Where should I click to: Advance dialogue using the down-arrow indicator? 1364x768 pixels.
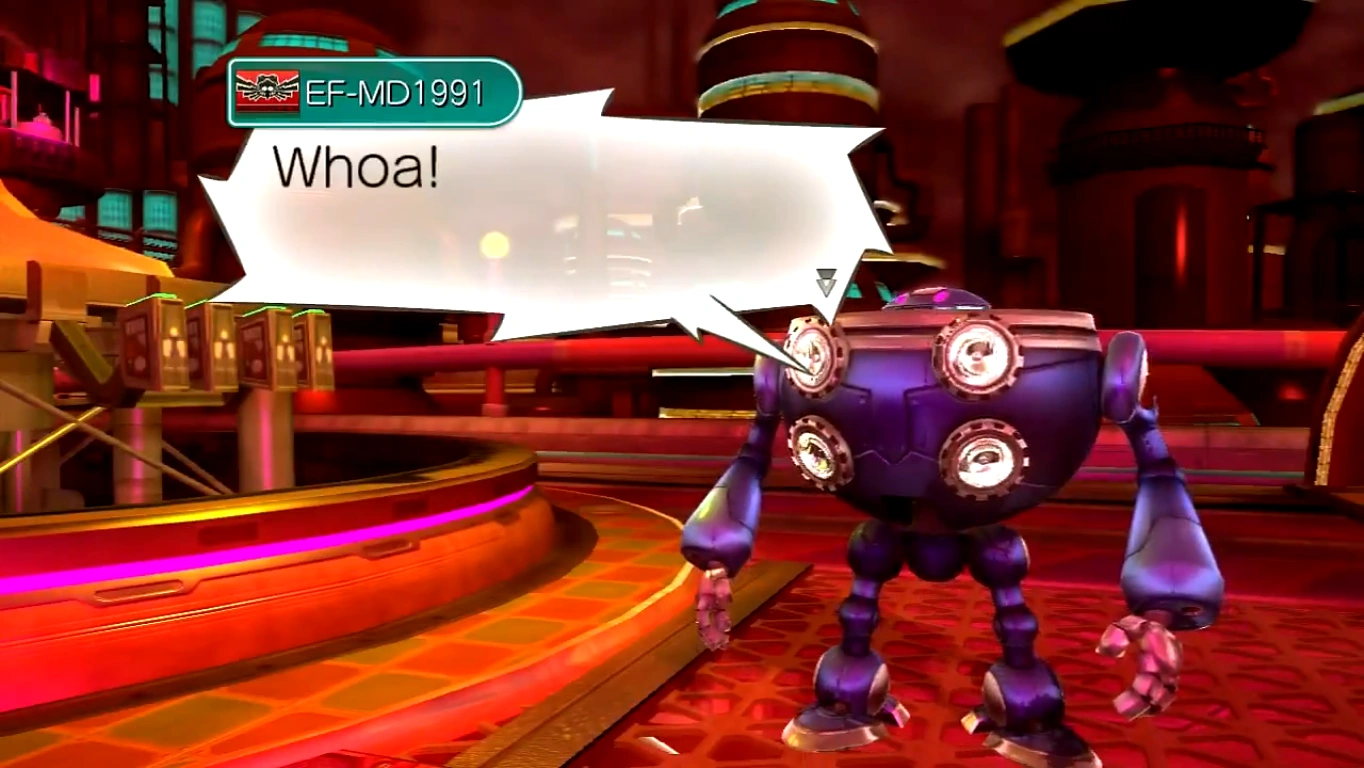826,282
